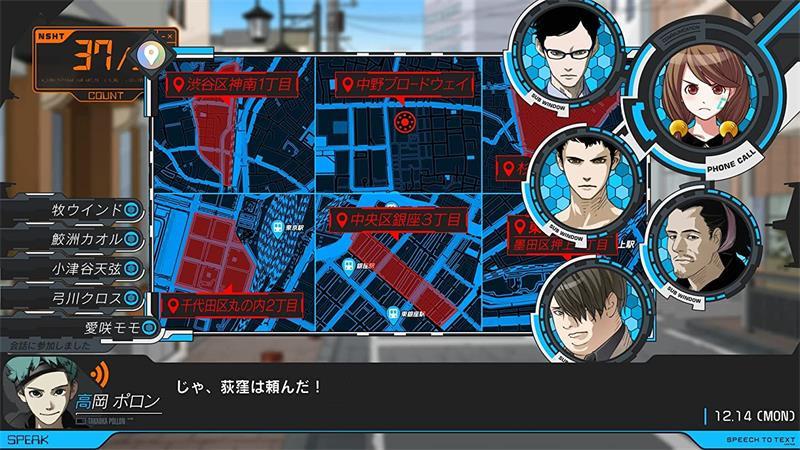Select the 渋谷区神南1丁目 map location label
This screenshot has height=450, width=800.
232,85
